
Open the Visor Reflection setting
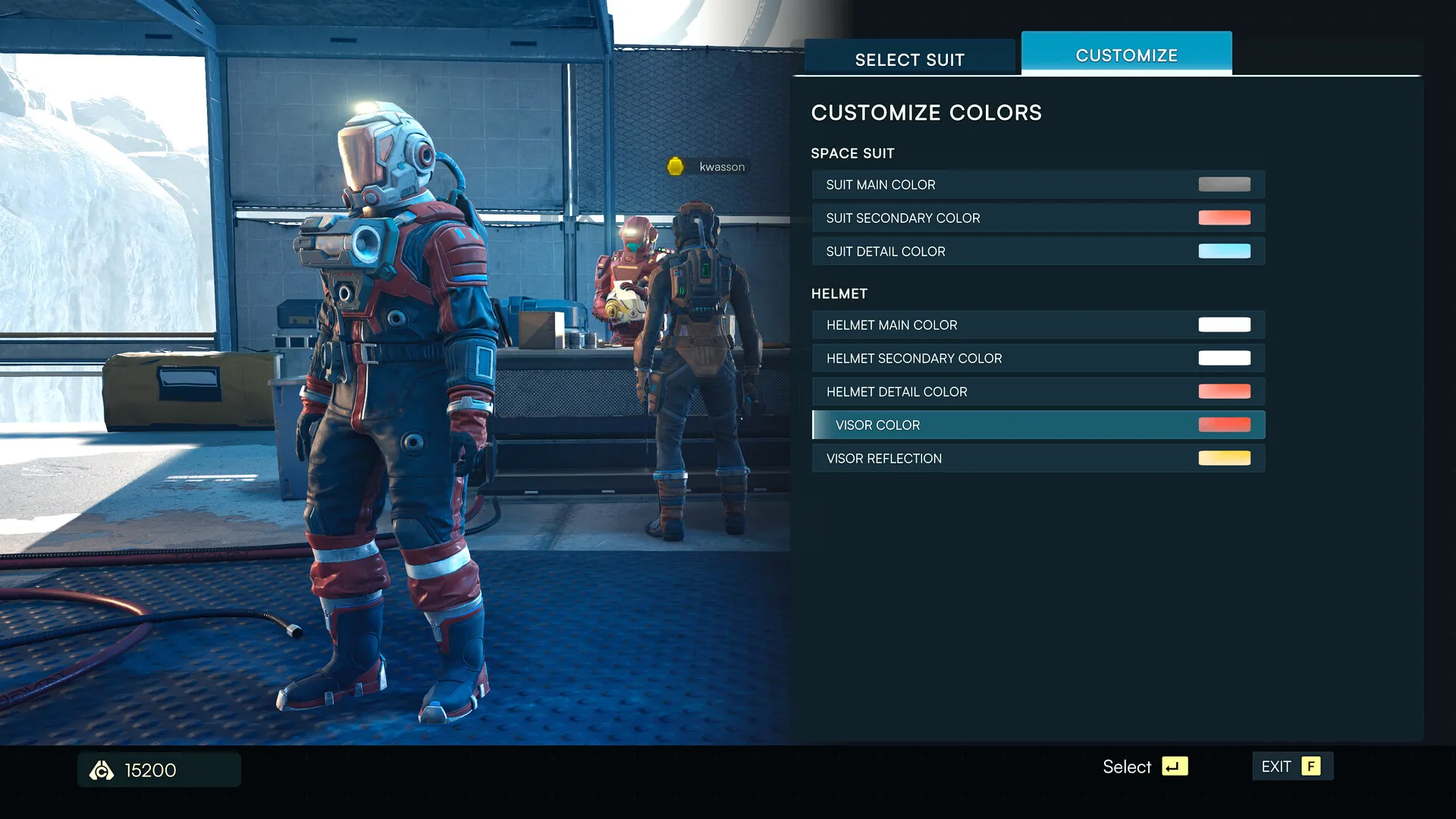[x=1037, y=459]
